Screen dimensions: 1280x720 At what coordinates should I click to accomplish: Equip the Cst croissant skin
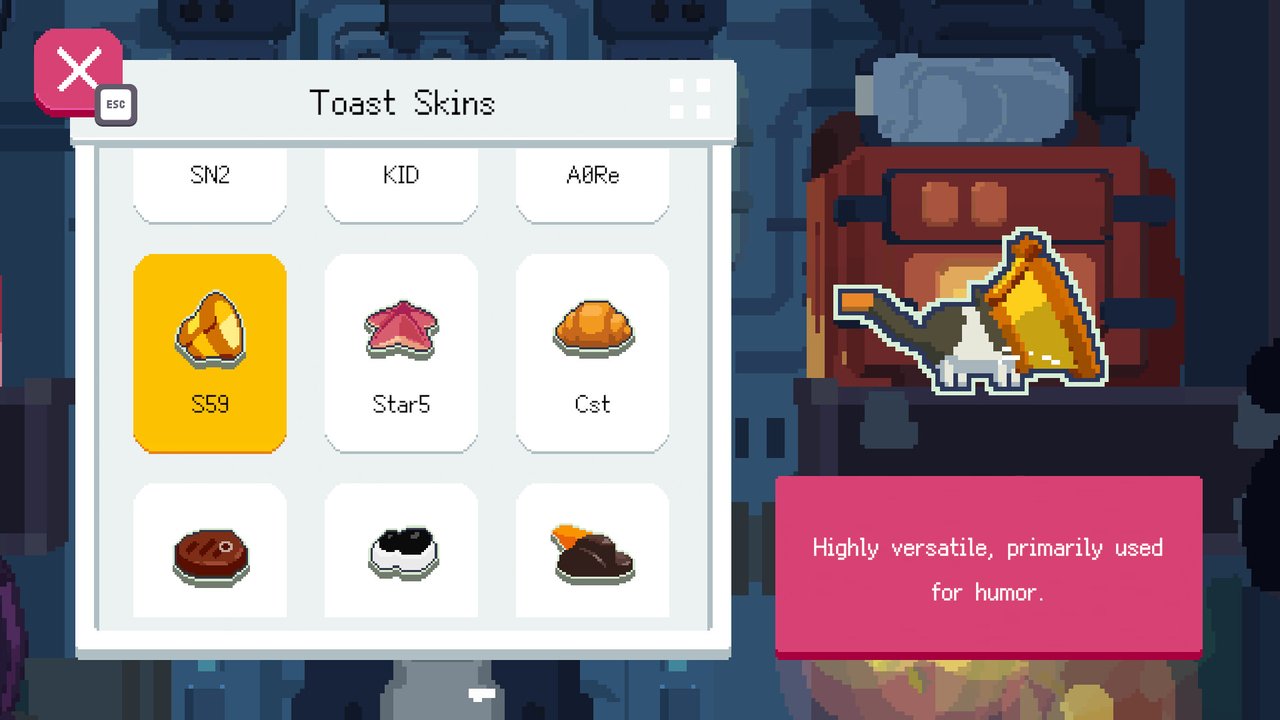click(592, 352)
